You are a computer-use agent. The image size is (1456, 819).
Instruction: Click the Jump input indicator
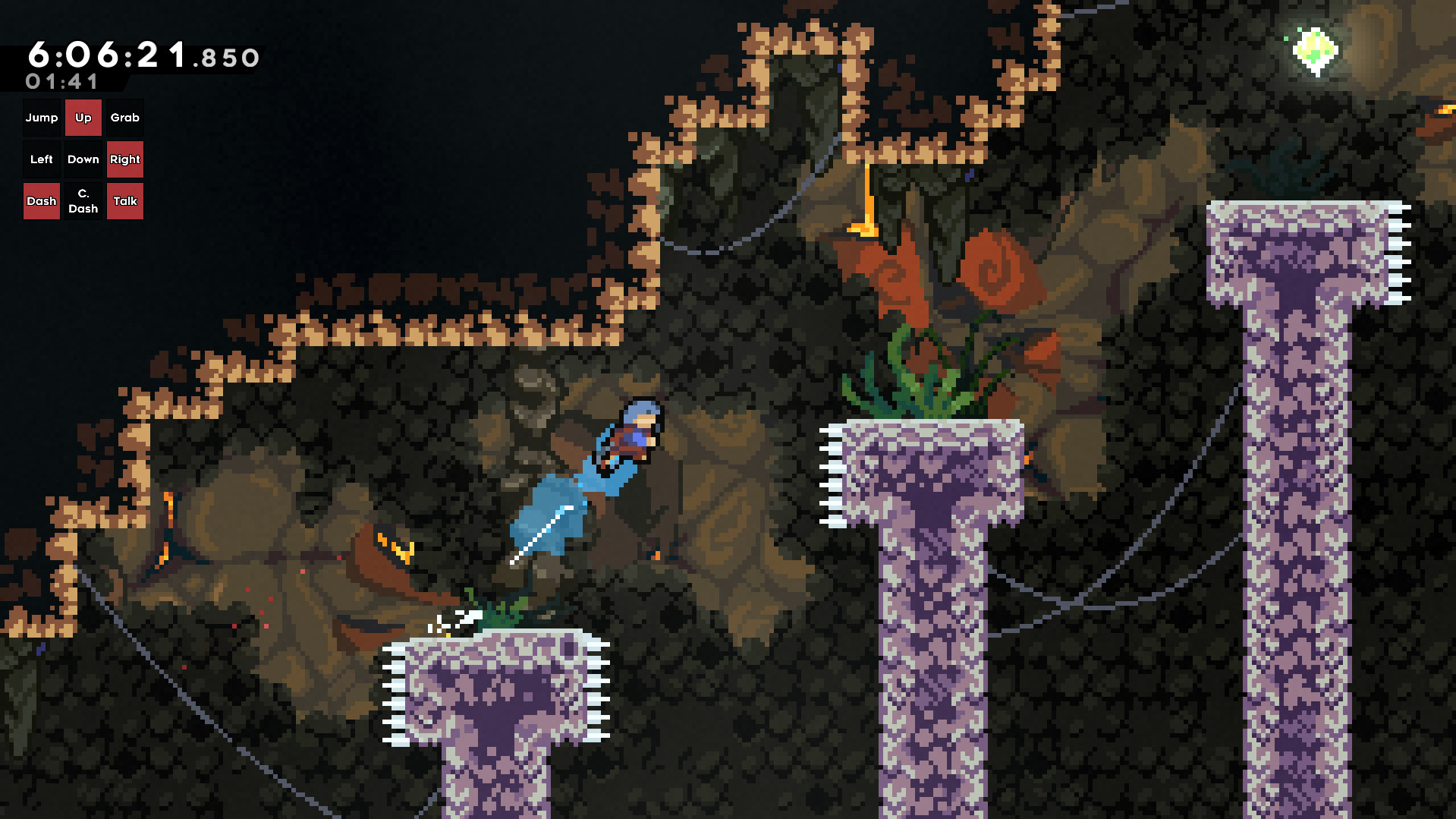pyautogui.click(x=42, y=118)
